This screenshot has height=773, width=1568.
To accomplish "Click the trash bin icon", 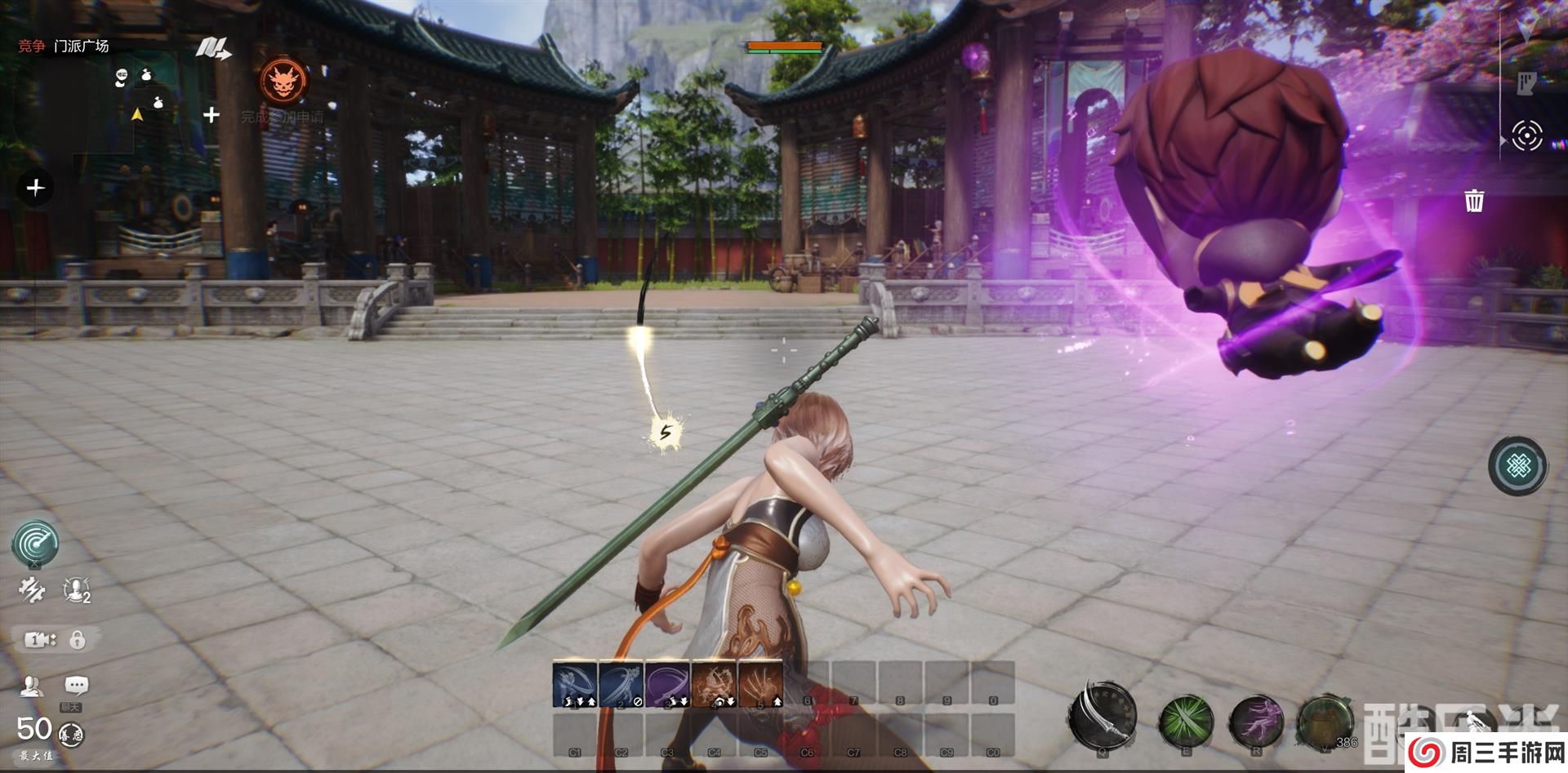I will [x=1474, y=200].
